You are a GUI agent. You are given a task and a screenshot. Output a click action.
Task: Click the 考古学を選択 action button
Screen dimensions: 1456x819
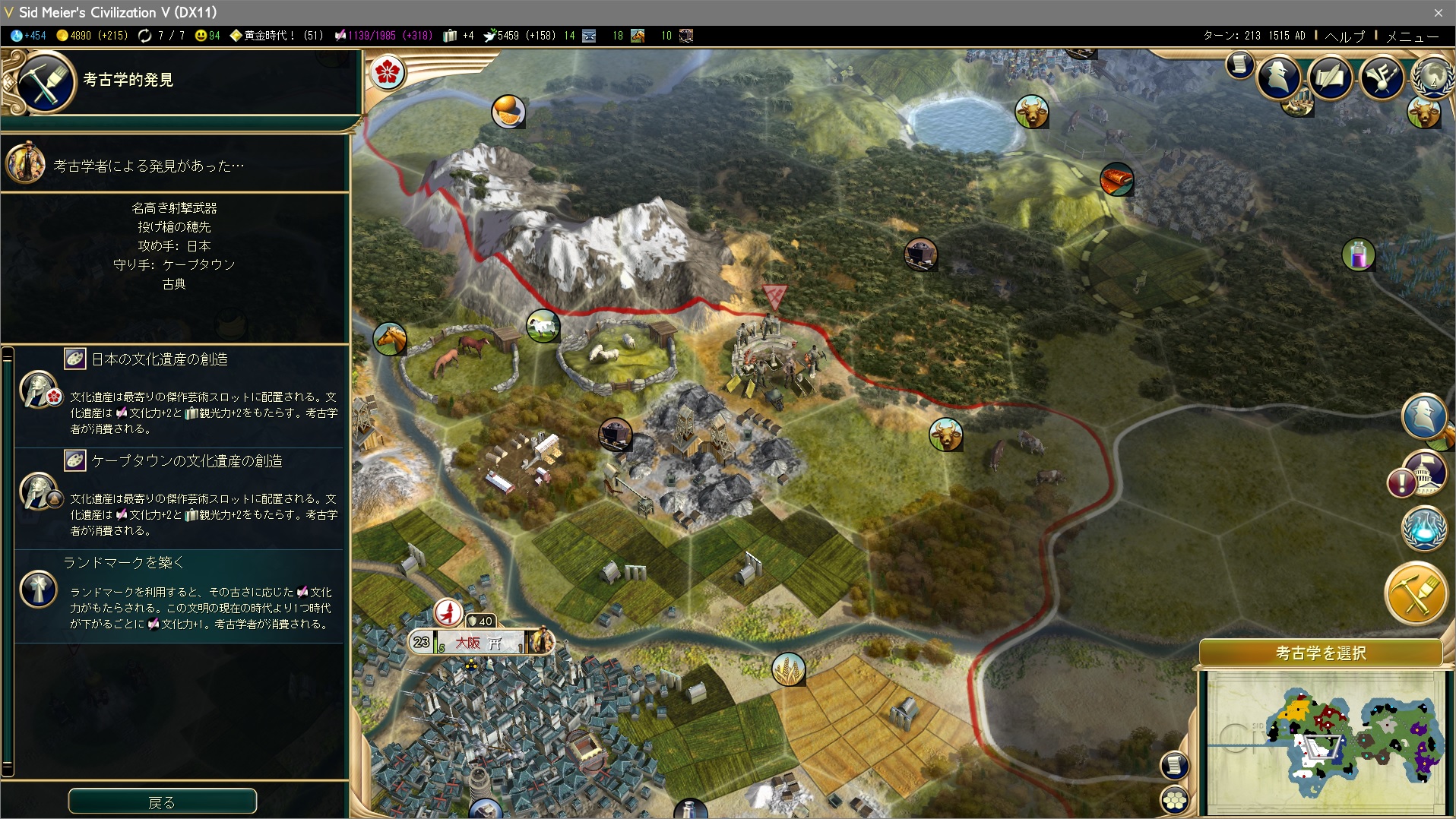(1320, 653)
